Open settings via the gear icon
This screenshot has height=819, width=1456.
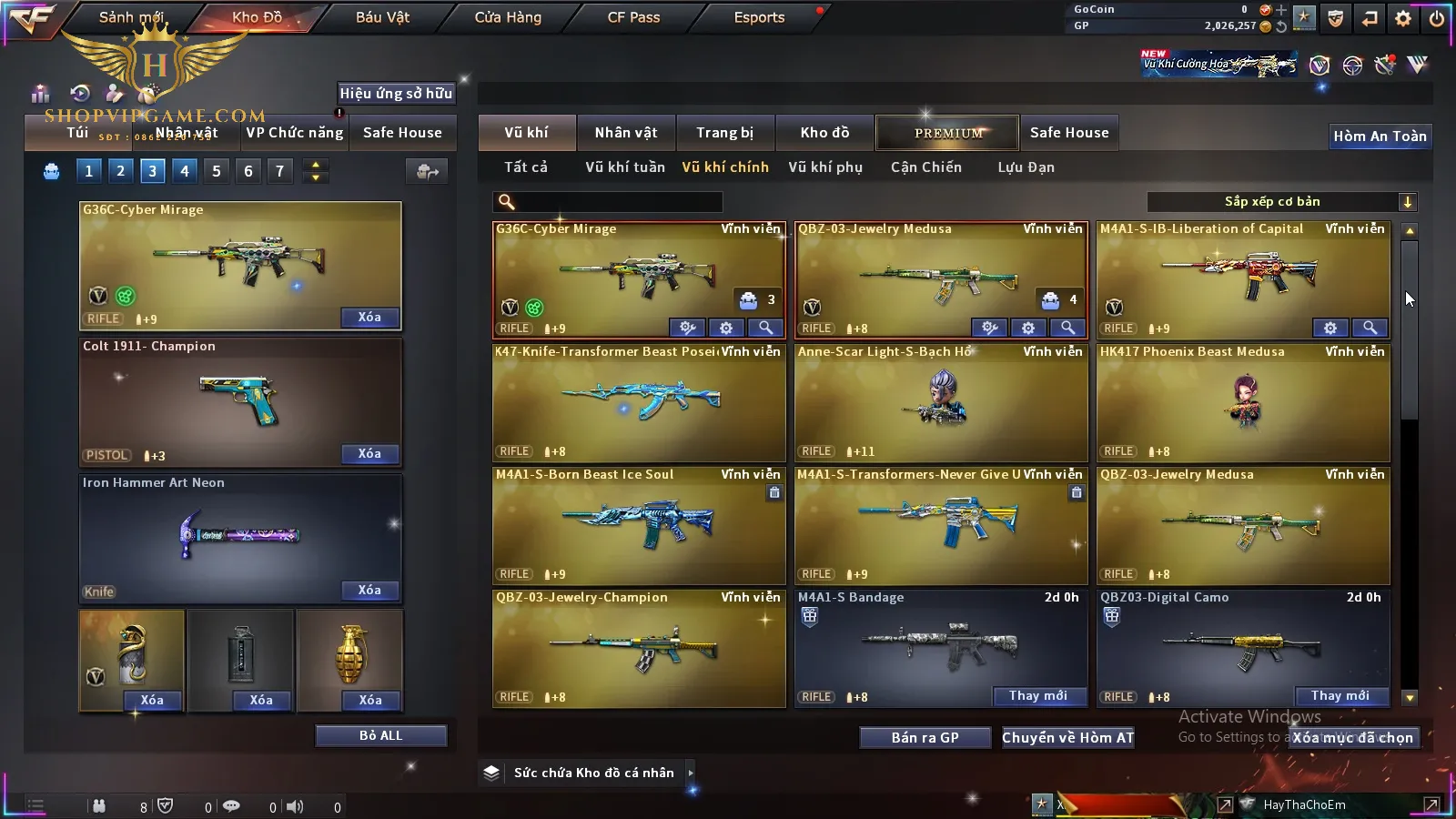[x=1403, y=18]
